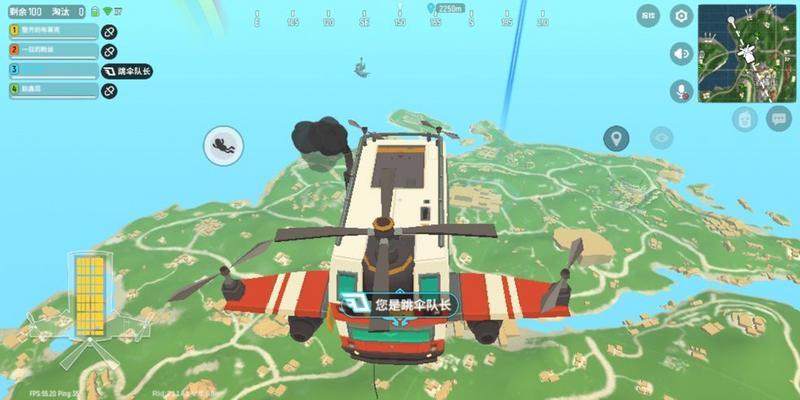Open the emote face button

(x=744, y=119)
